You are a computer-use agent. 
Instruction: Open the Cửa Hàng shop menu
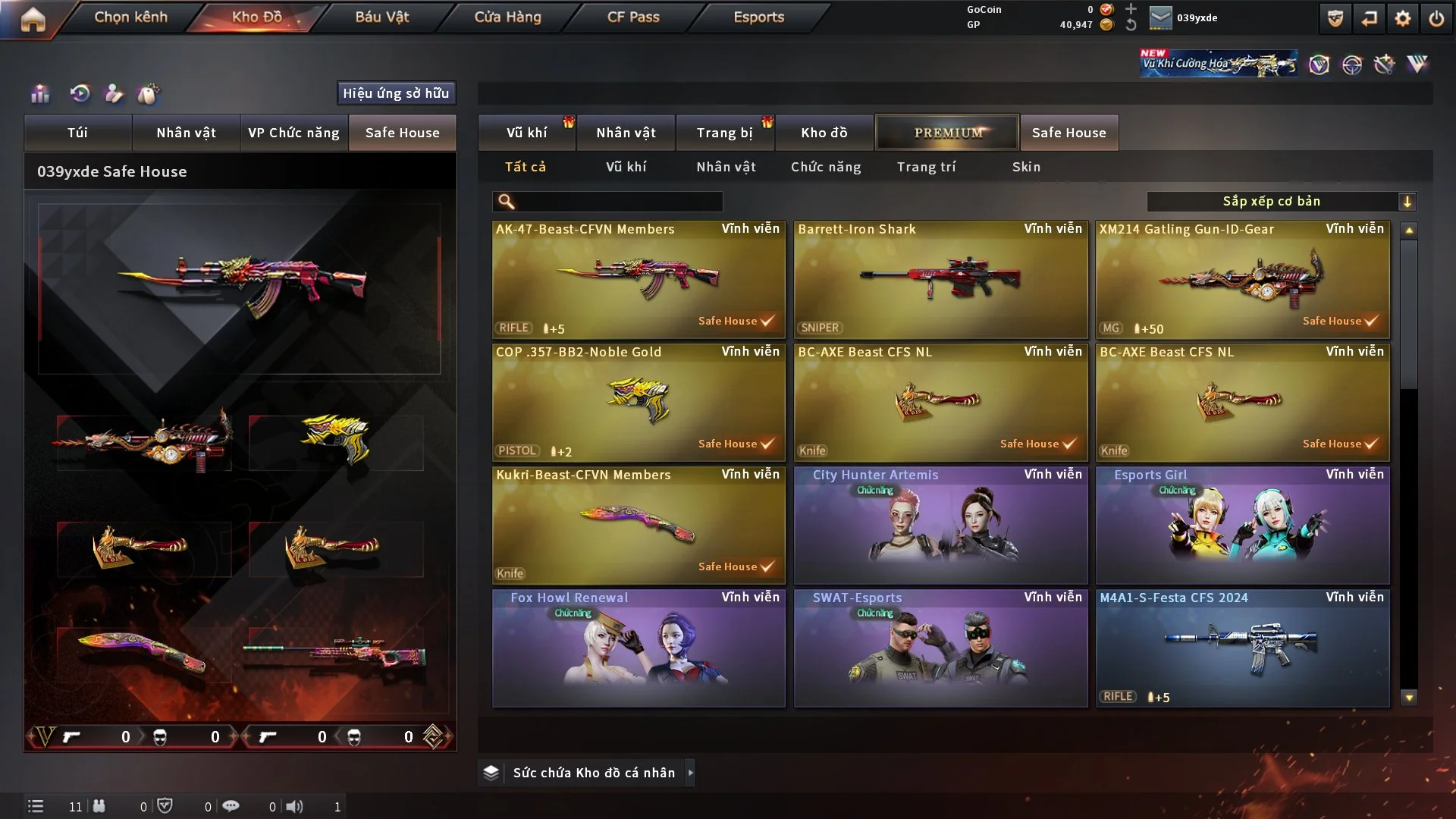[x=507, y=17]
